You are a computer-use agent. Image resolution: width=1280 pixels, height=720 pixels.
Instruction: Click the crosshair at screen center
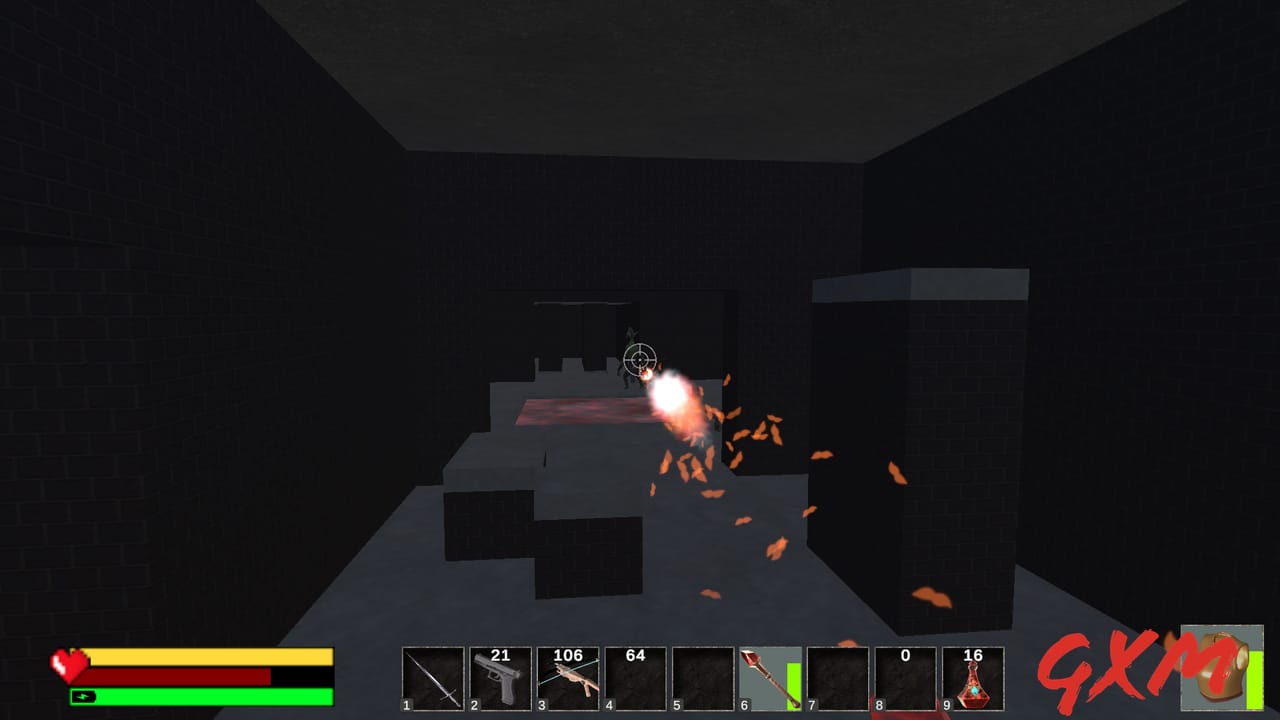[640, 358]
